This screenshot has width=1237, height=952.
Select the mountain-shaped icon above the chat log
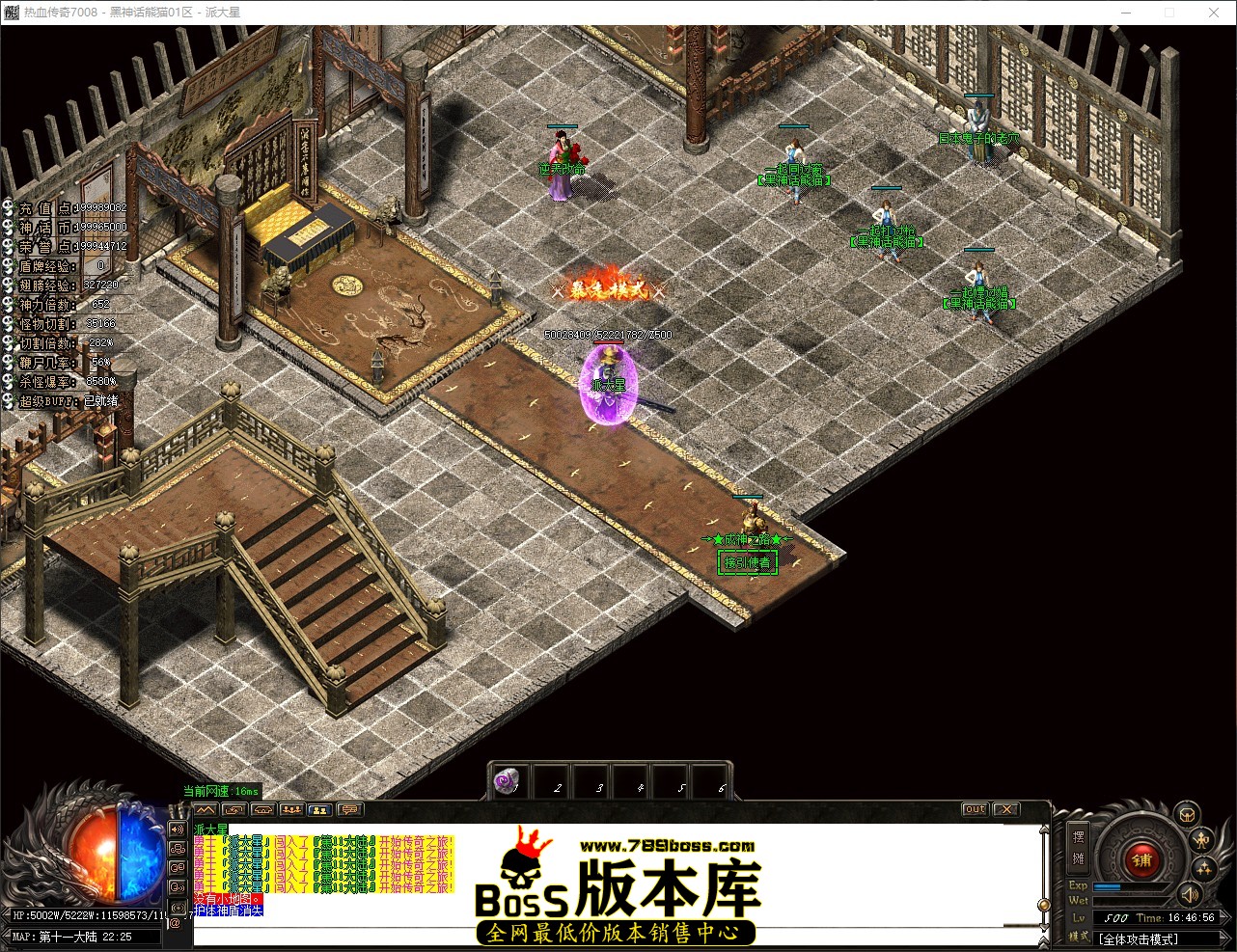pyautogui.click(x=206, y=810)
